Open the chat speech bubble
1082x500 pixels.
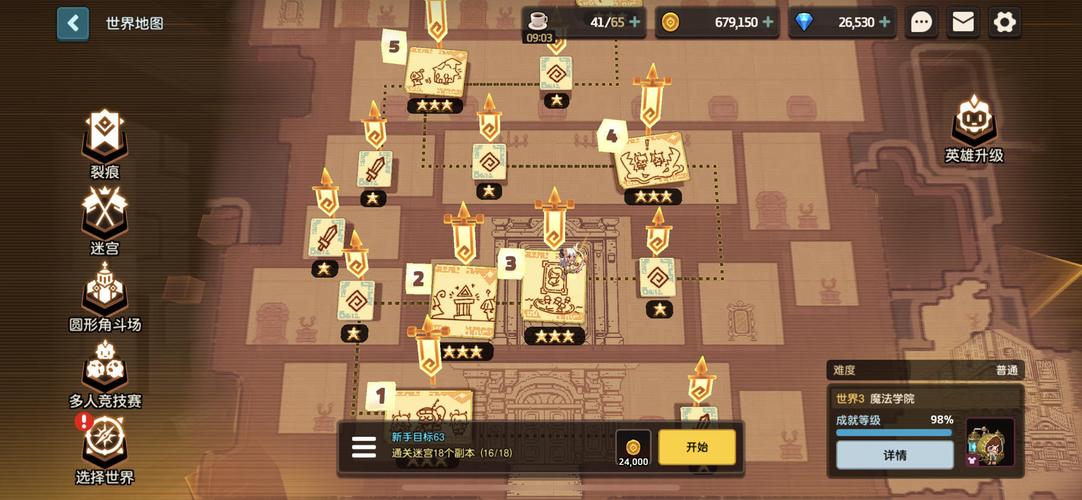coord(921,22)
